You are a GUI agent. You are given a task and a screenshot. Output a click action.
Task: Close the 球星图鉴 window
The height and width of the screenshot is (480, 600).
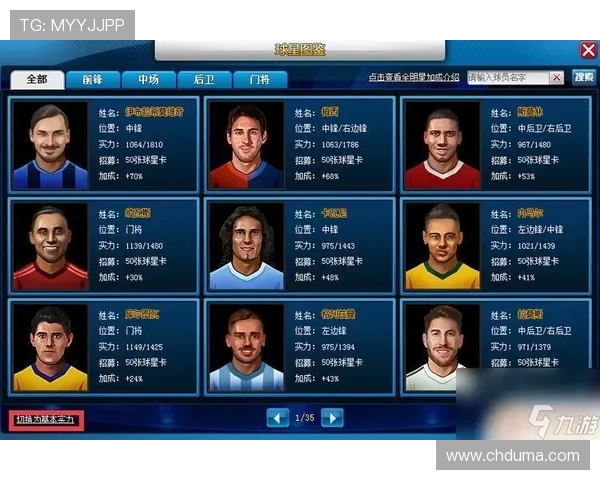point(588,50)
